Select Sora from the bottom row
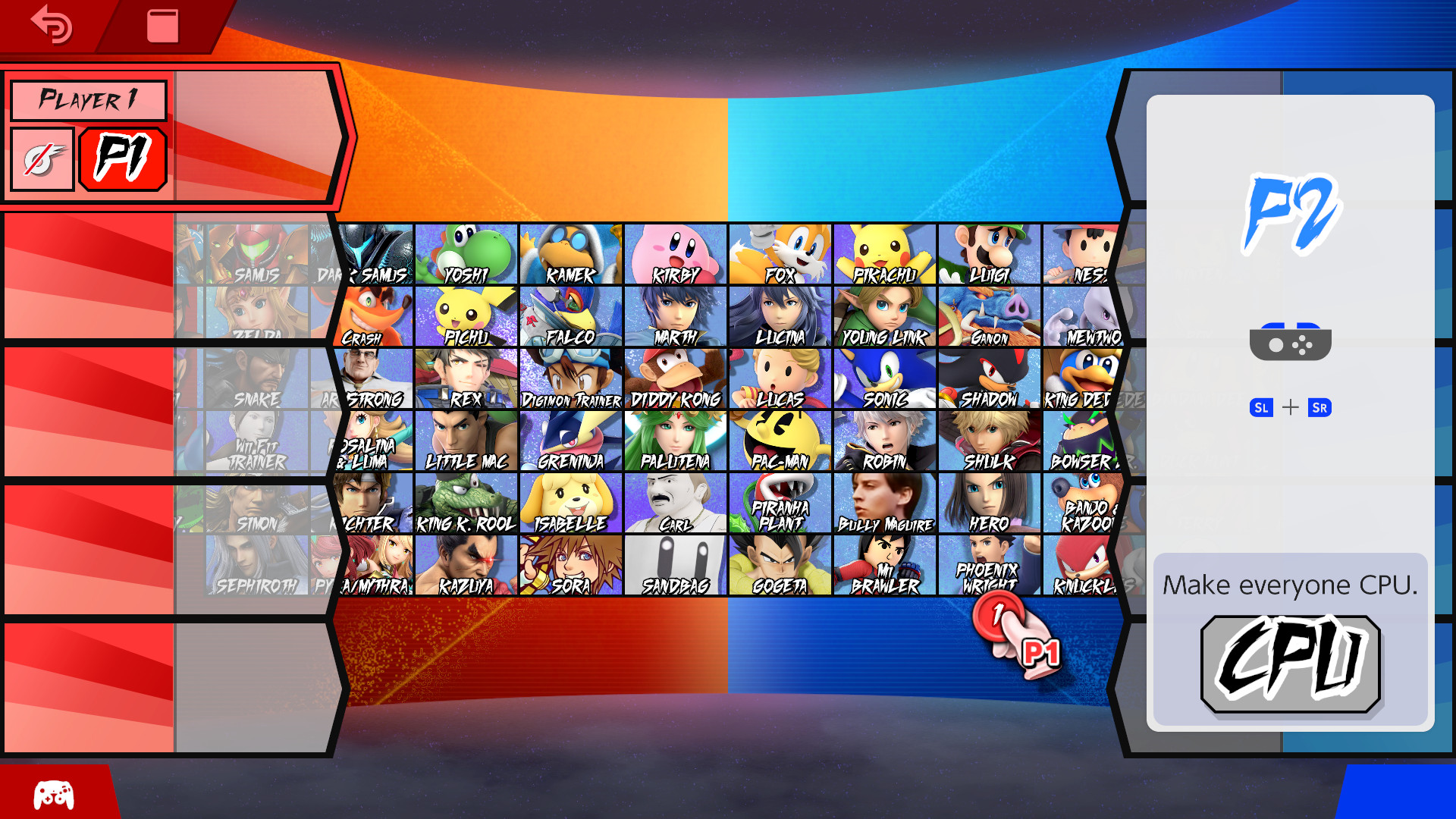 tap(573, 565)
